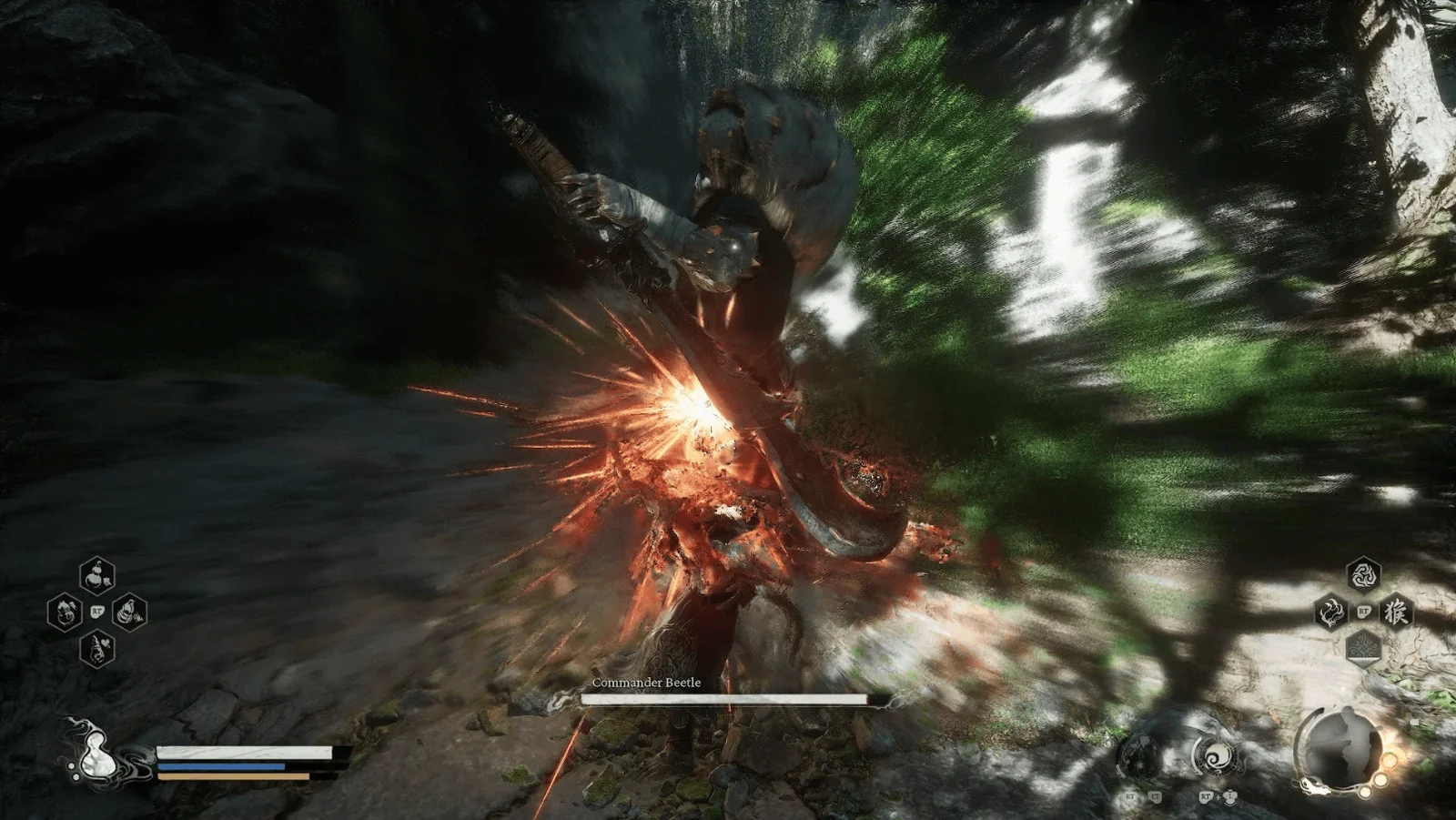Cast the flame-ring spell on the left
This screenshot has height=820, width=1456.
[x=1330, y=612]
